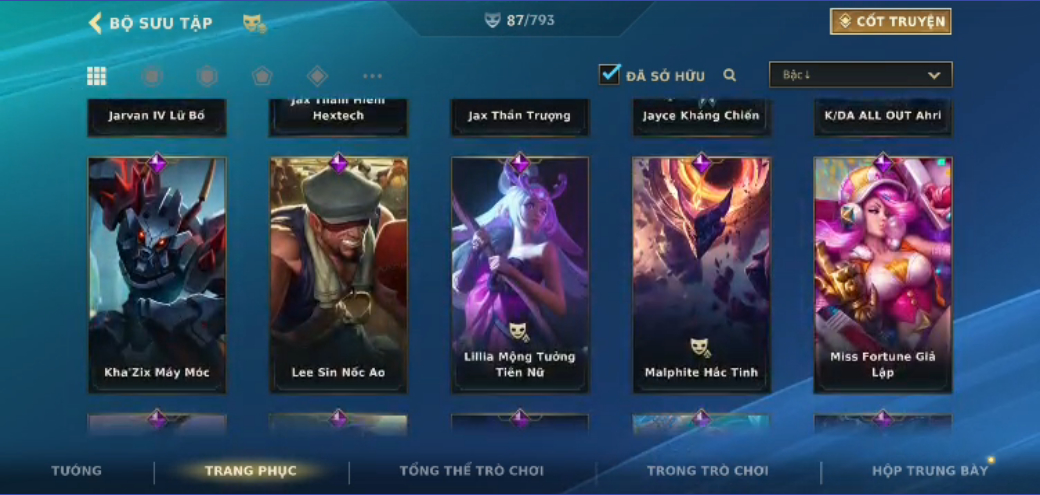Open the Bậc sort dropdown

(860, 75)
